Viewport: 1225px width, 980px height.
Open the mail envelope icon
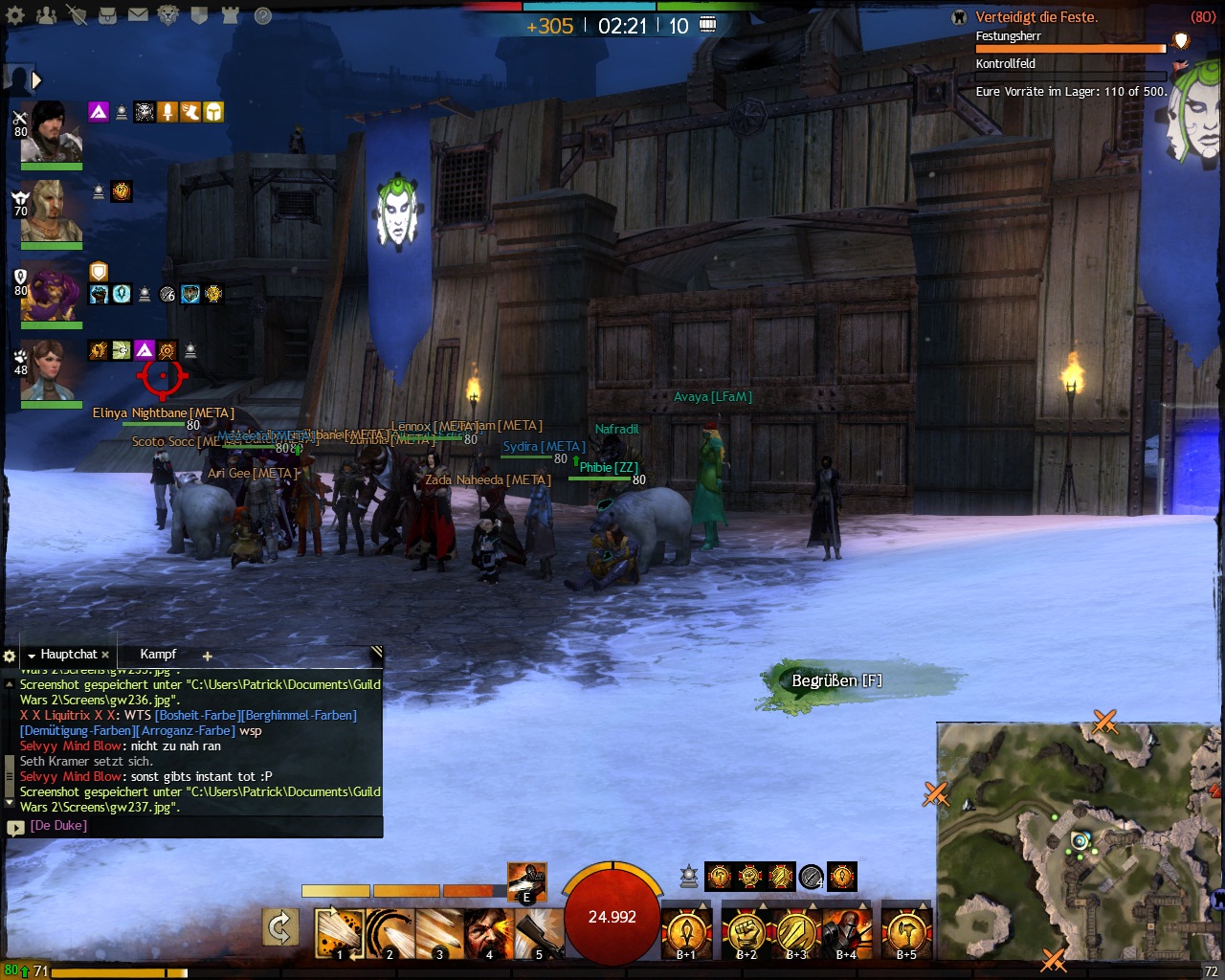tap(139, 15)
